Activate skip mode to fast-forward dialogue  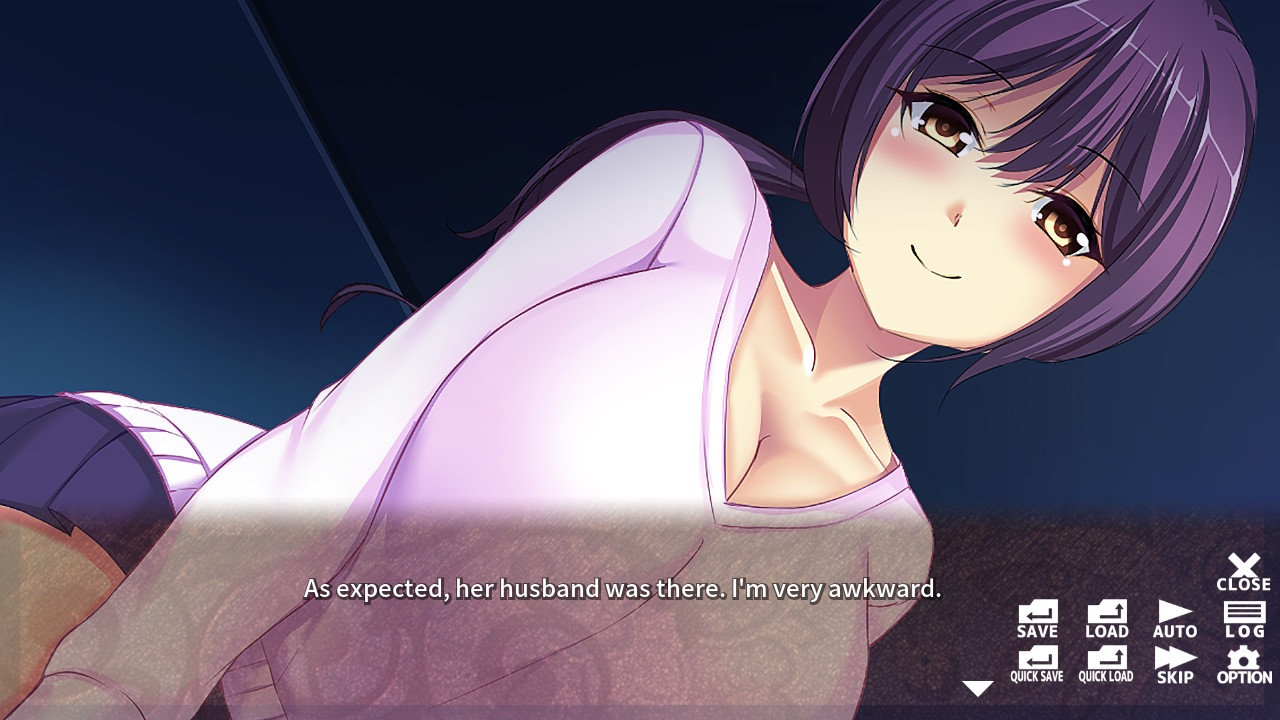coord(1173,663)
